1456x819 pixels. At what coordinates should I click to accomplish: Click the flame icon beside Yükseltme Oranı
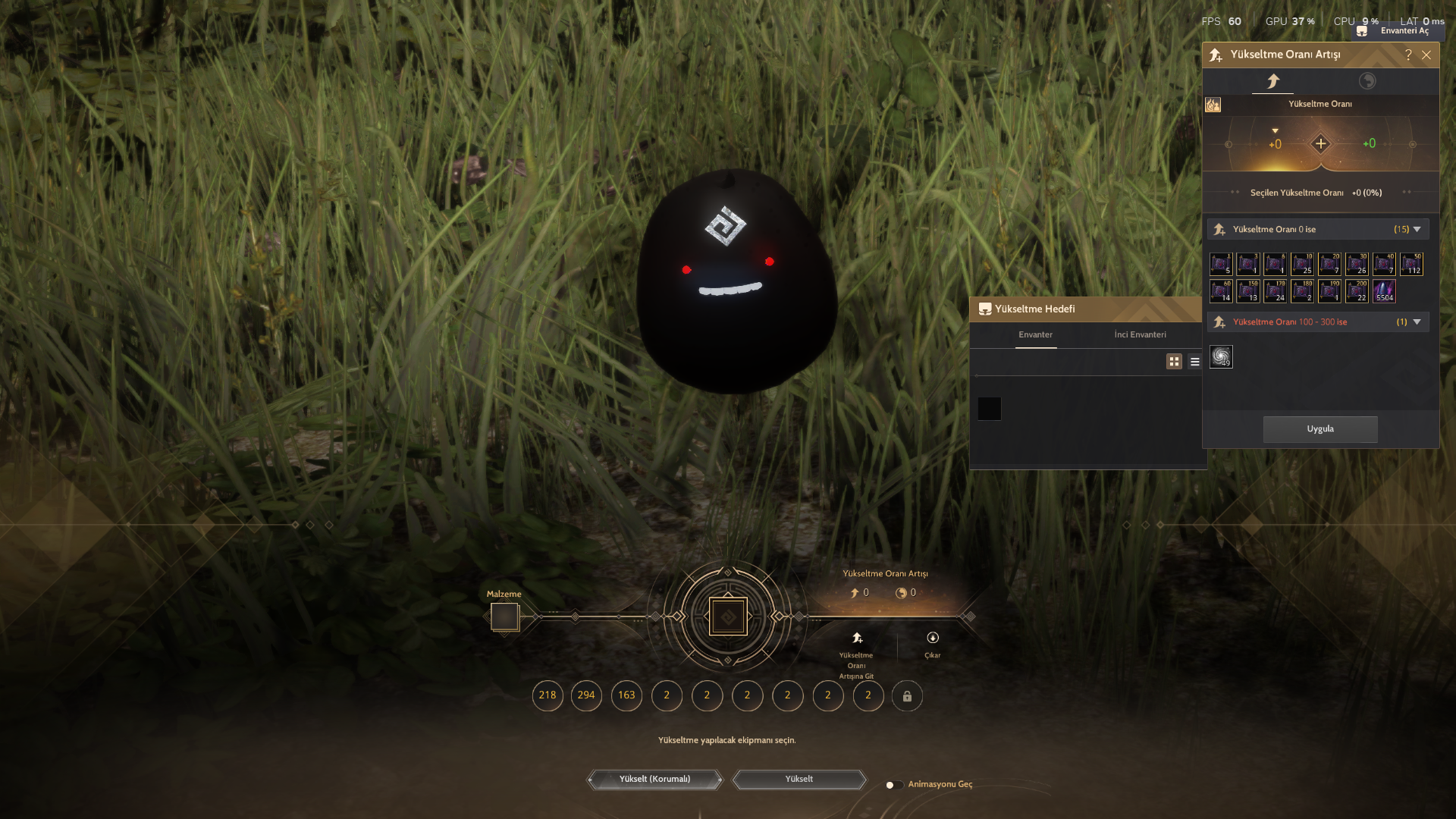pos(1213,105)
